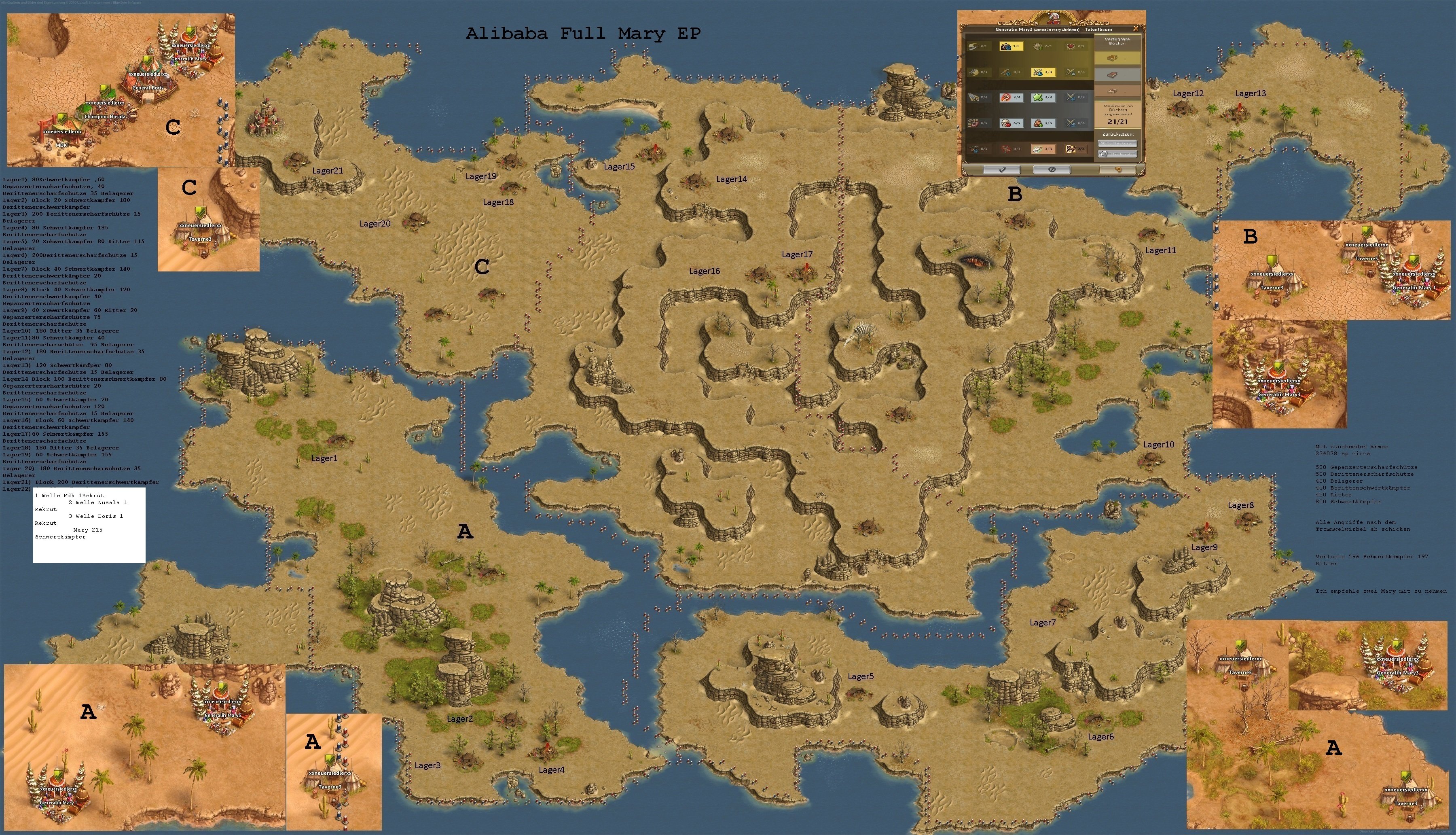This screenshot has width=1456, height=835.
Task: Click the pointing hand button at bottom right
Action: 1117,170
